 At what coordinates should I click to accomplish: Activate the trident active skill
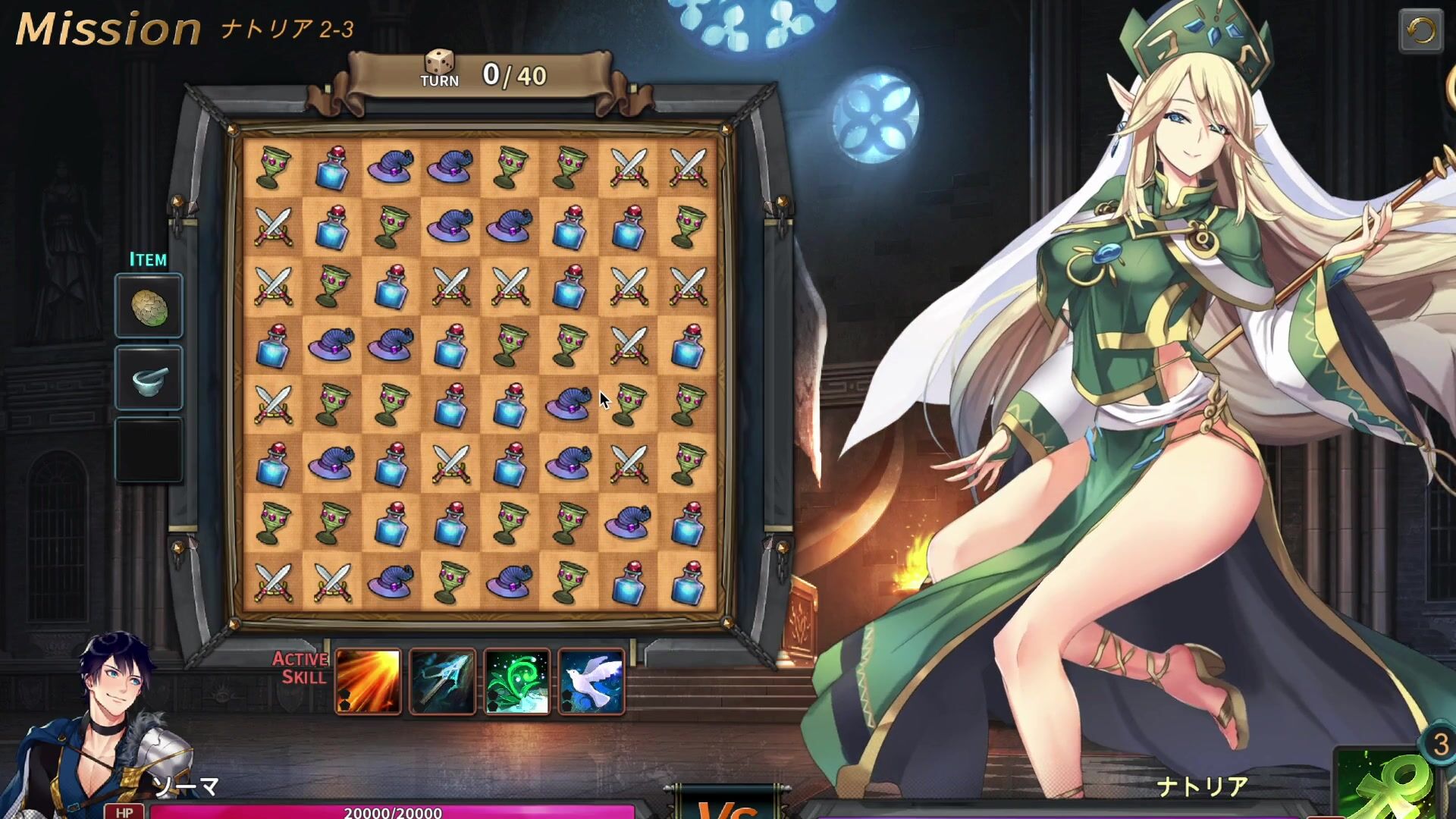click(443, 681)
